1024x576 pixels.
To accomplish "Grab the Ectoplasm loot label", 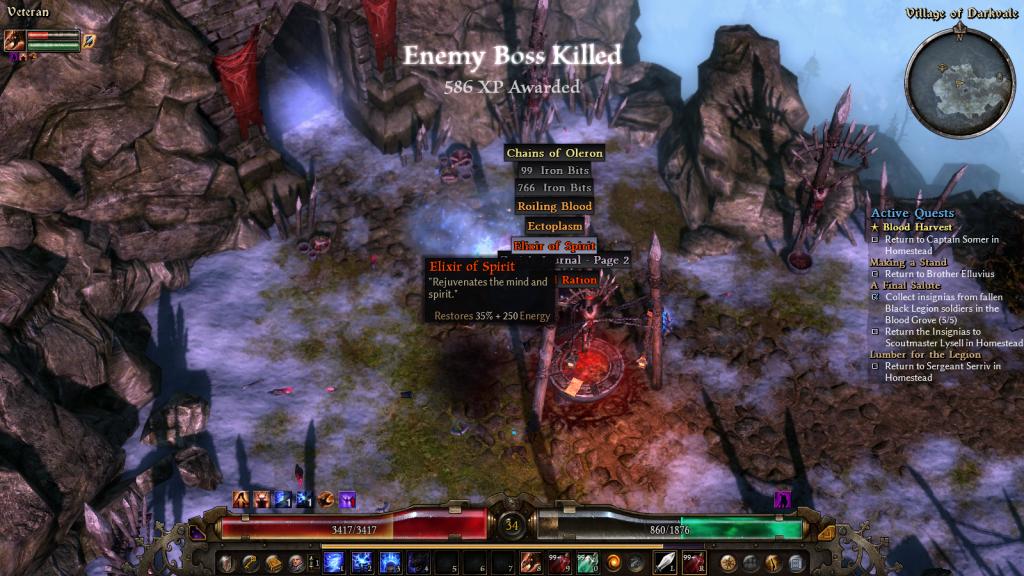I will point(554,227).
